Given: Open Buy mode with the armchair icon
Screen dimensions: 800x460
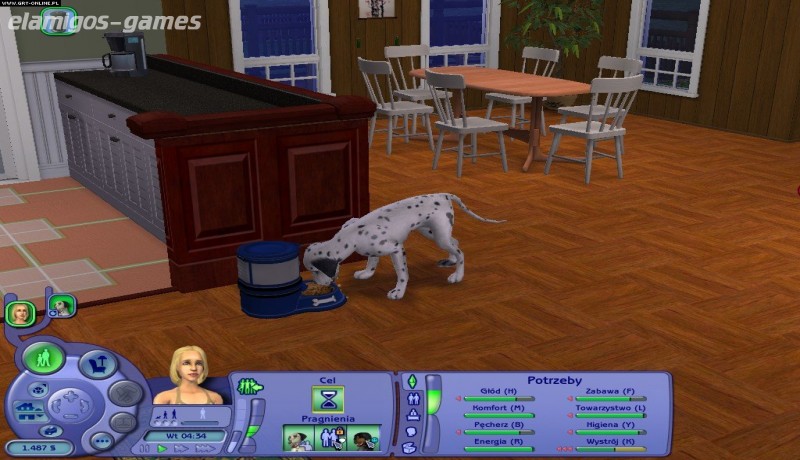Looking at the screenshot, I should coord(98,364).
